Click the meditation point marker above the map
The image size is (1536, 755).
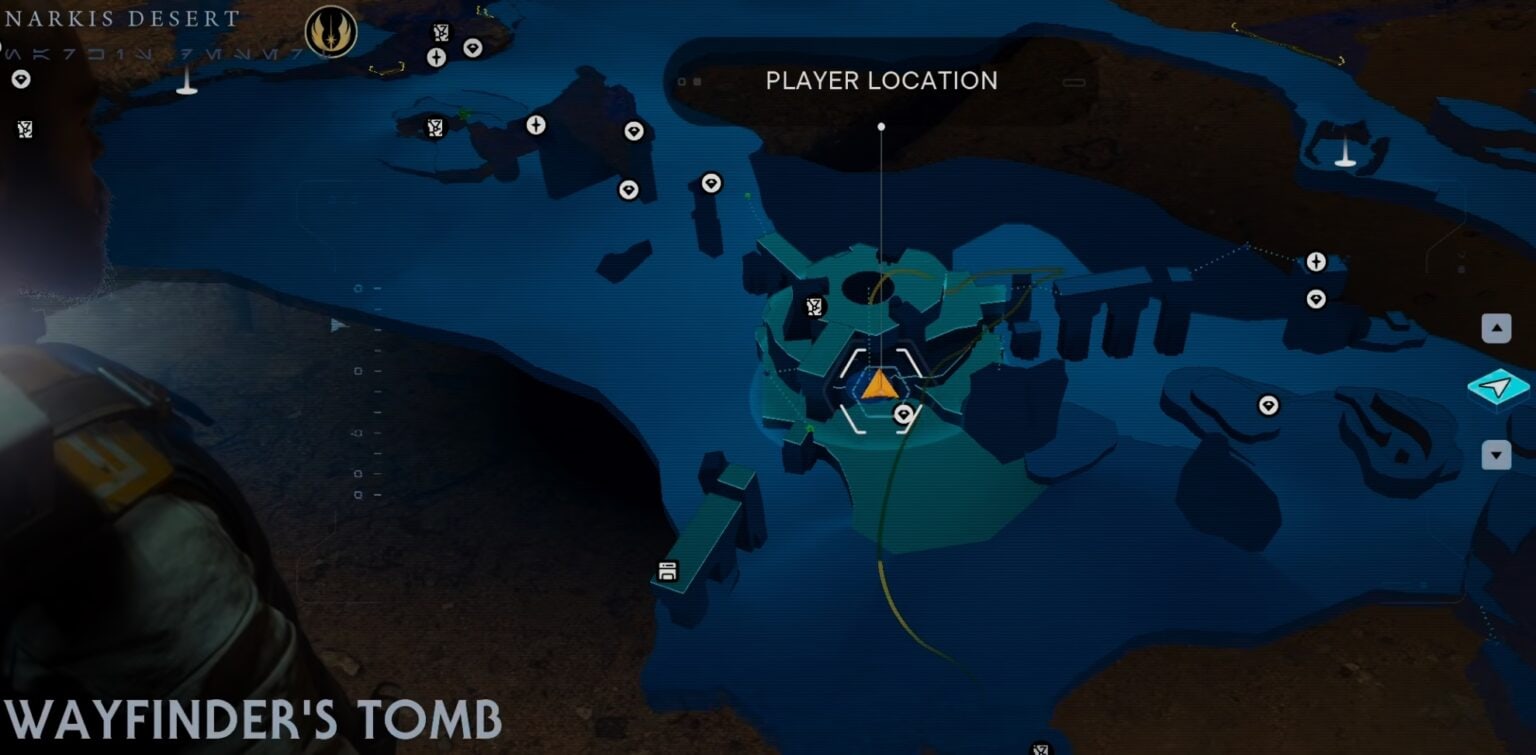click(x=436, y=56)
